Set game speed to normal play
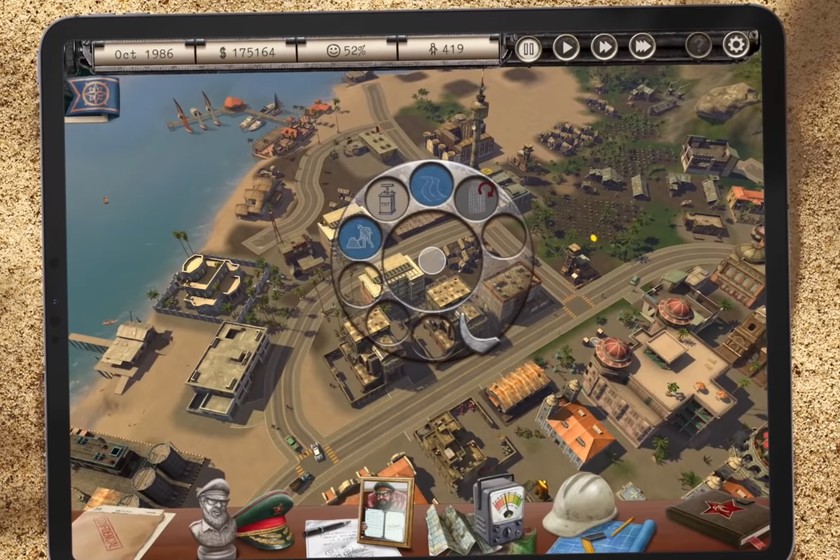This screenshot has width=840, height=560. (566, 47)
